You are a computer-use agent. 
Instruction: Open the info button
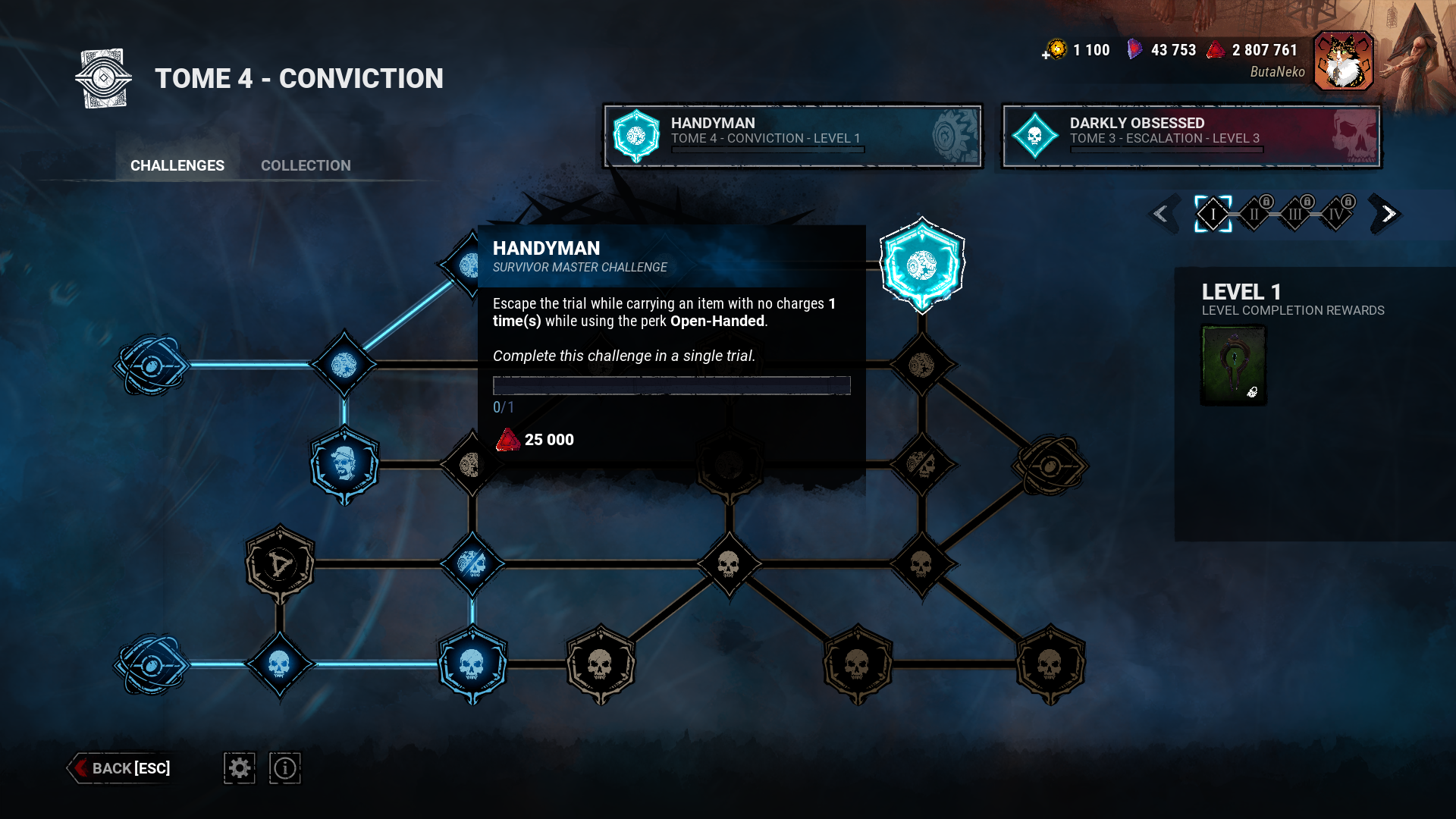(x=285, y=768)
